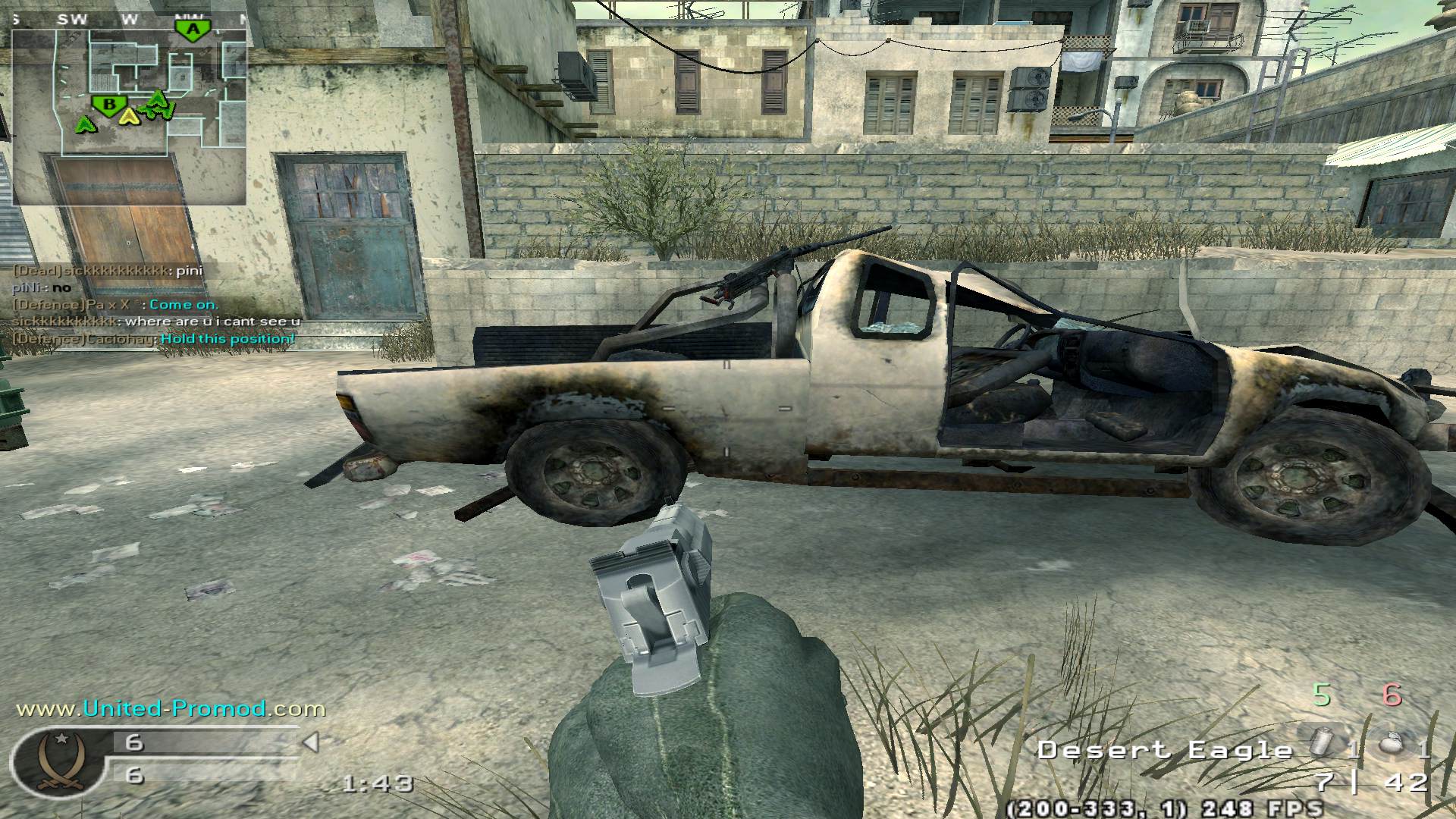Viewport: 1456px width, 819px height.
Task: Click the Desert Eagle weapon name
Action: tap(1165, 751)
